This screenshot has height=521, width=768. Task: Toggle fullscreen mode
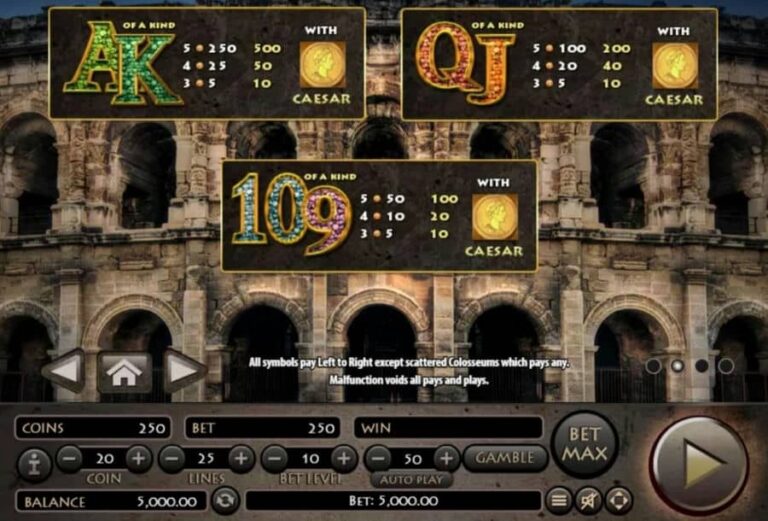pyautogui.click(x=619, y=498)
